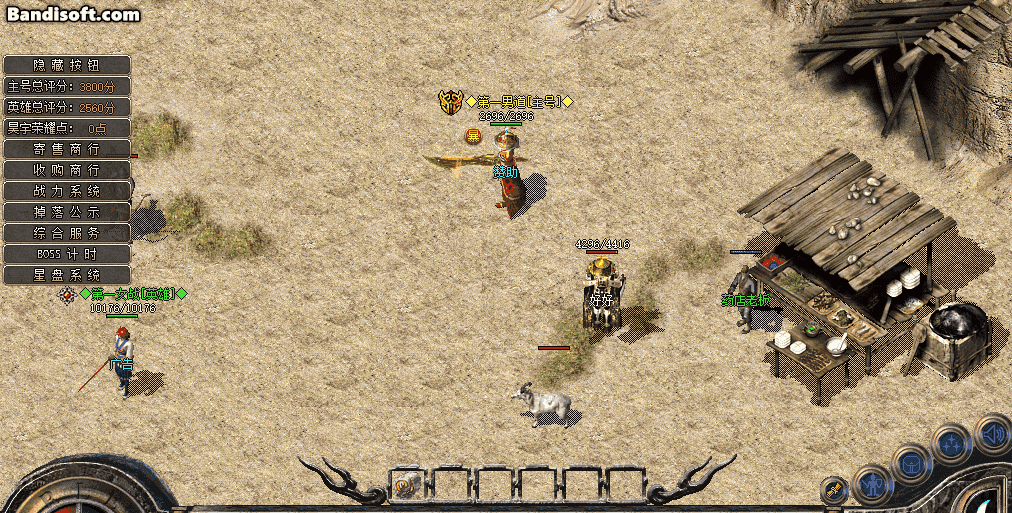Toggle the sound speaker icon
The width and height of the screenshot is (1012, 513).
(x=991, y=433)
